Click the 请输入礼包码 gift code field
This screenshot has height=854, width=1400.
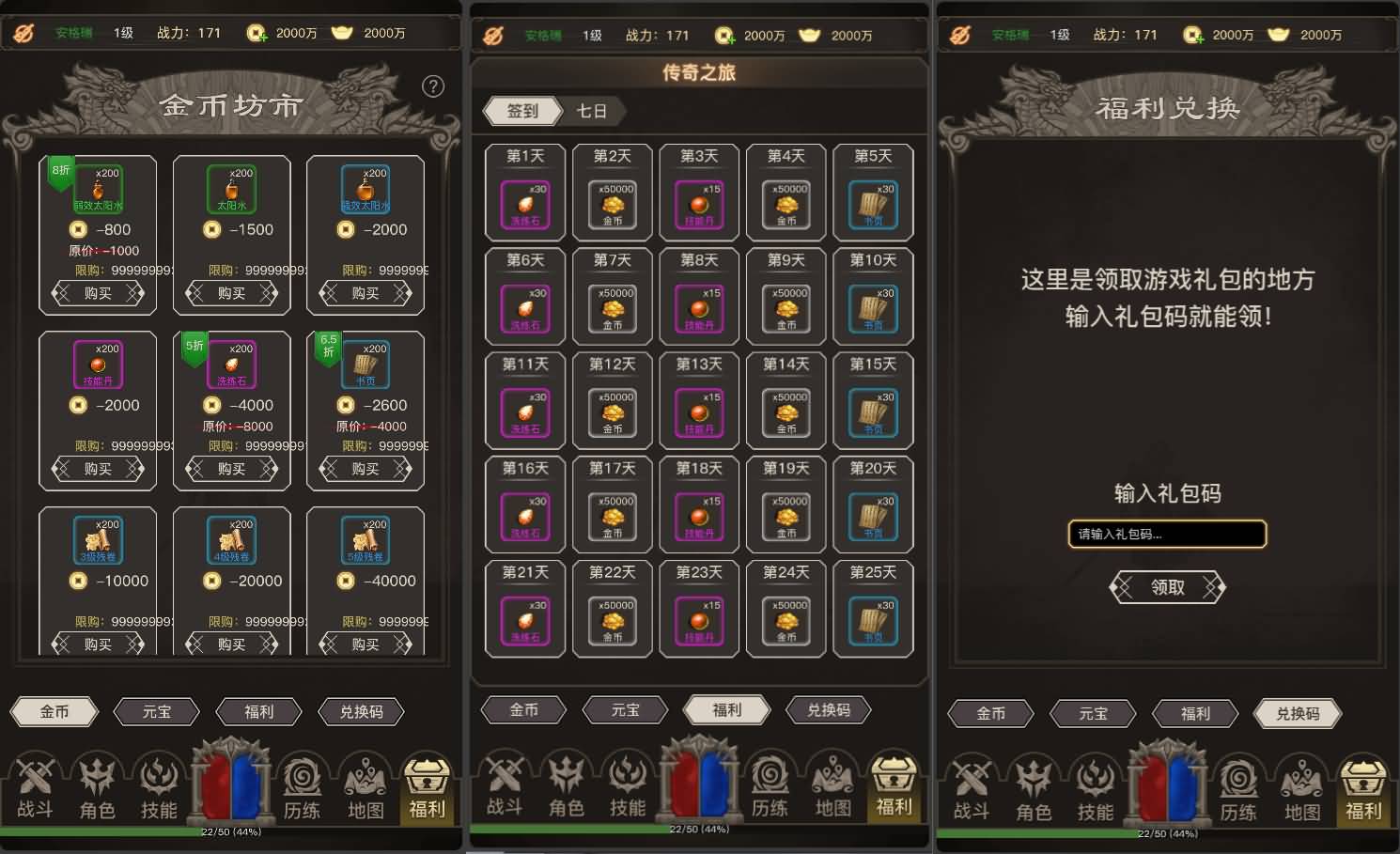[x=1167, y=534]
